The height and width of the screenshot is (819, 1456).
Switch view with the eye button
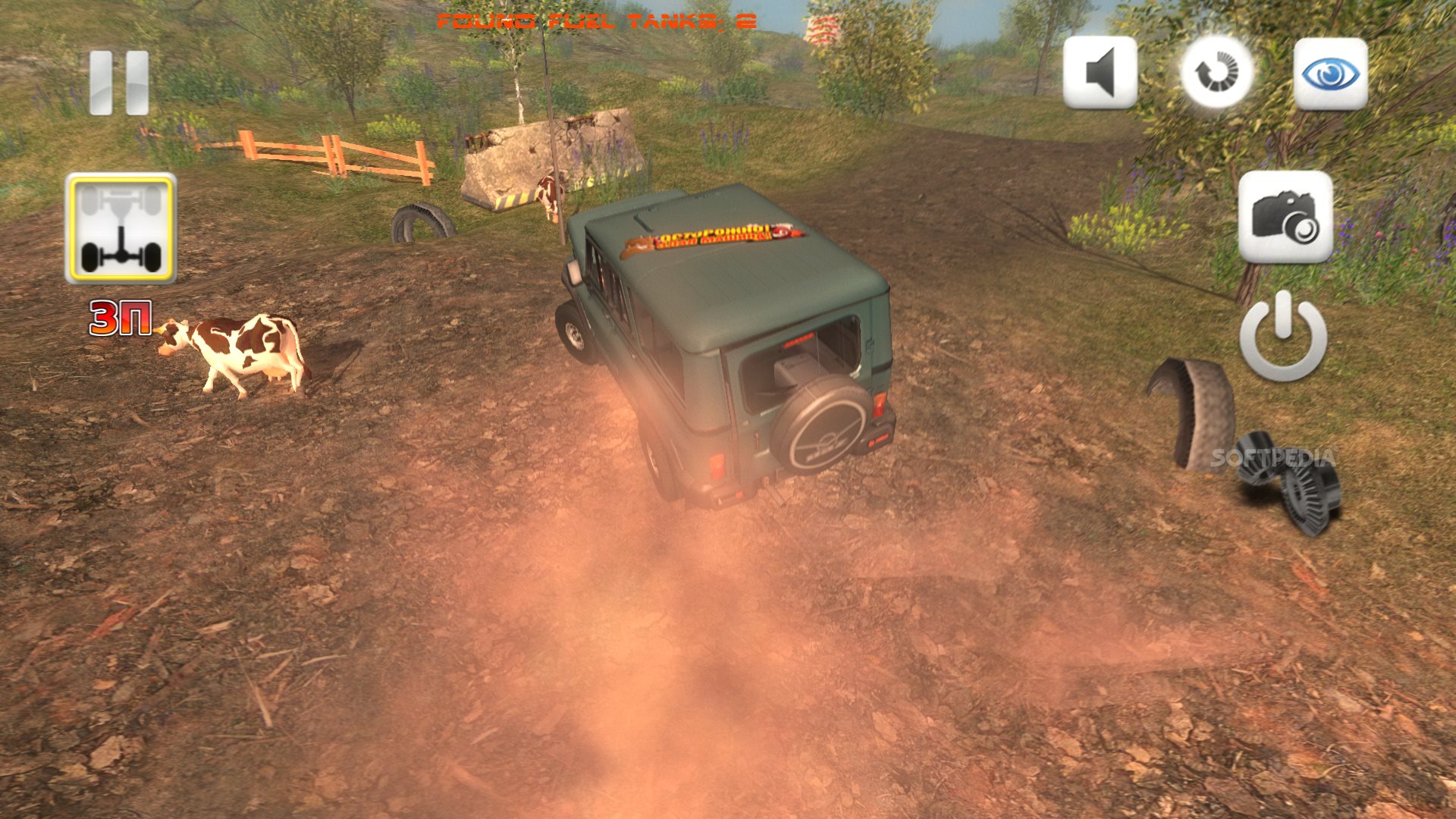[x=1330, y=74]
